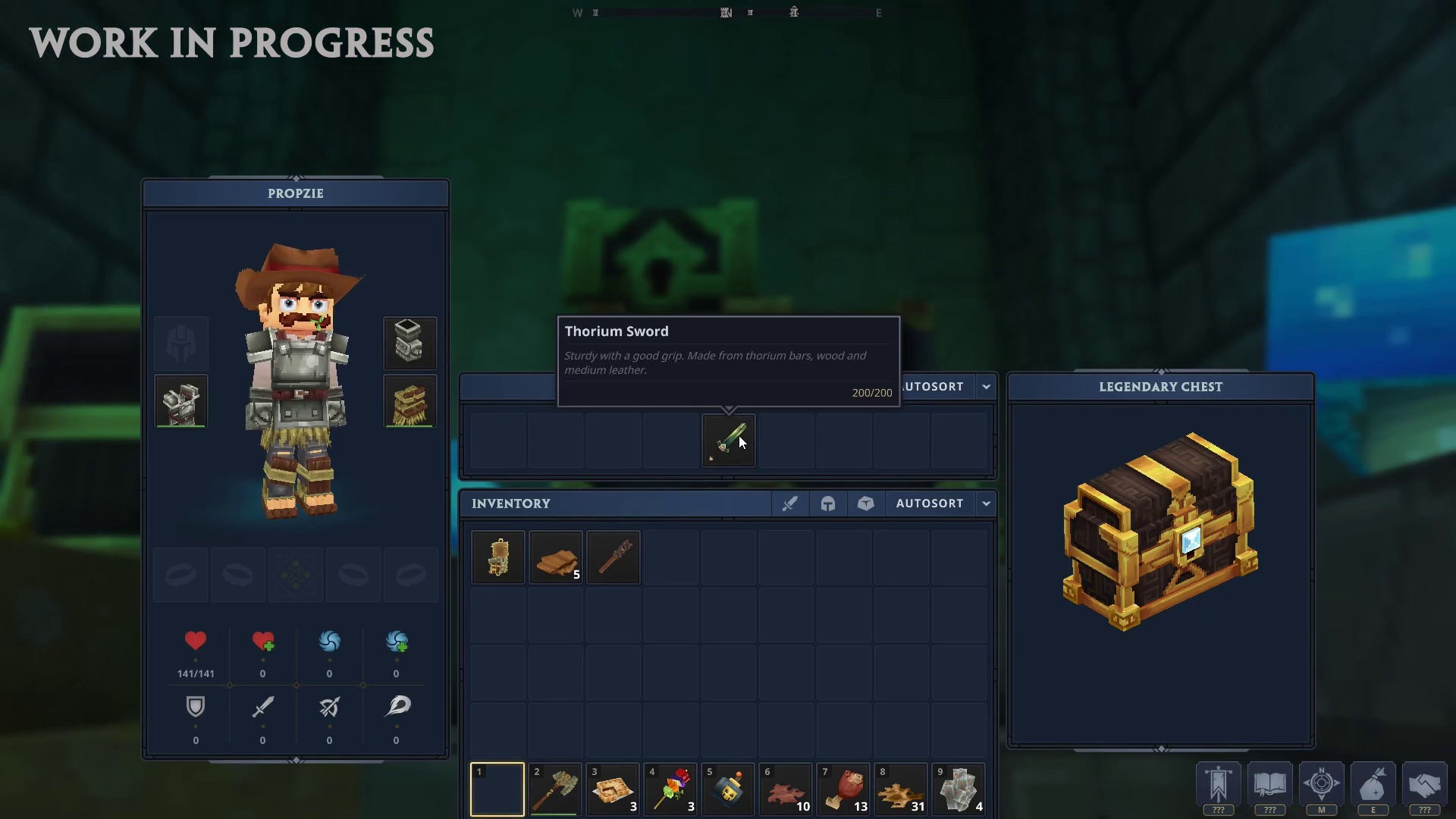Select the meat drumstick in hotbar slot 7
The image size is (1456, 819).
click(x=843, y=789)
